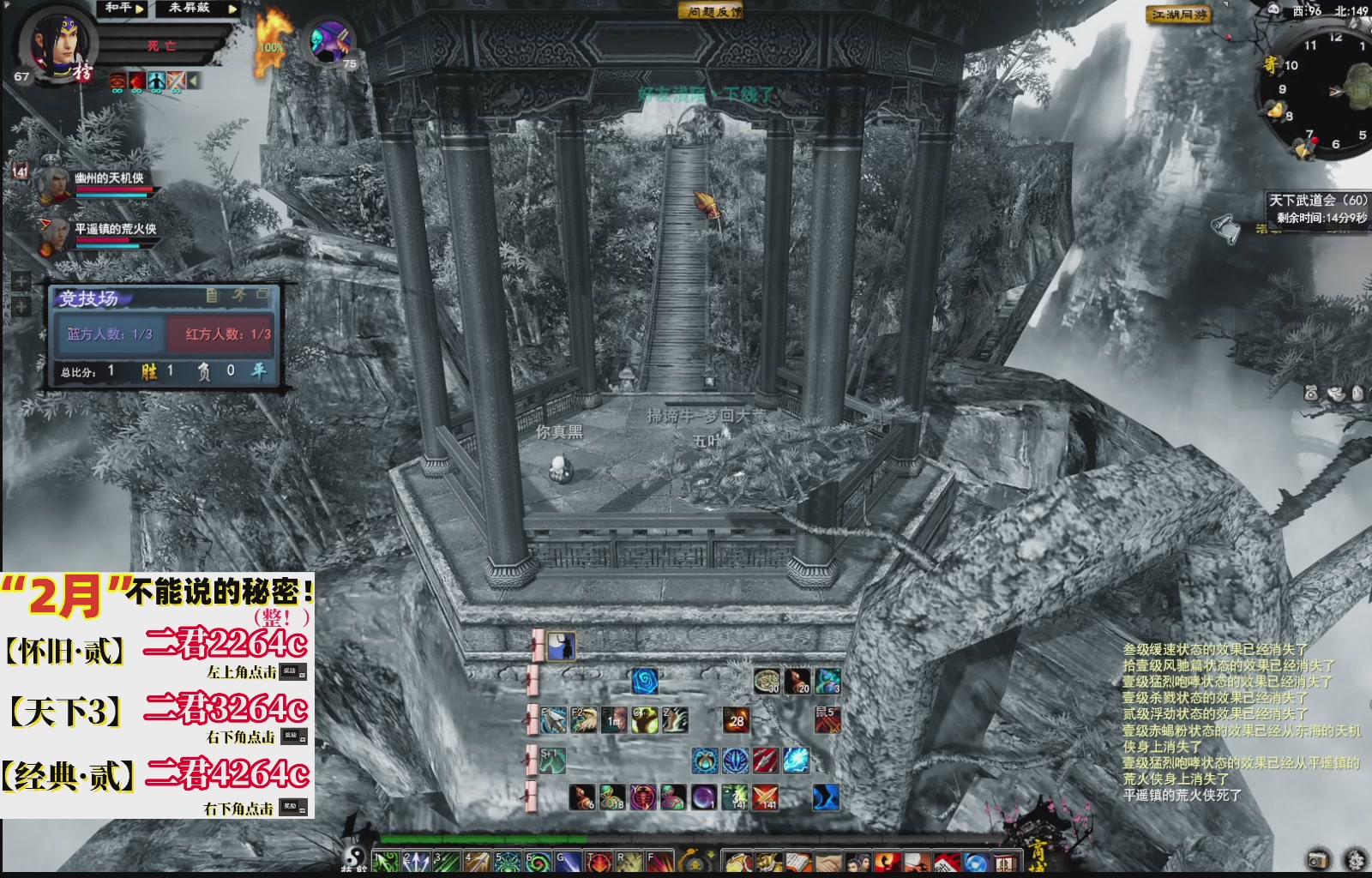Click the 奖励 button under 二君2264c
Image resolution: width=1372 pixels, height=878 pixels.
pos(292,672)
